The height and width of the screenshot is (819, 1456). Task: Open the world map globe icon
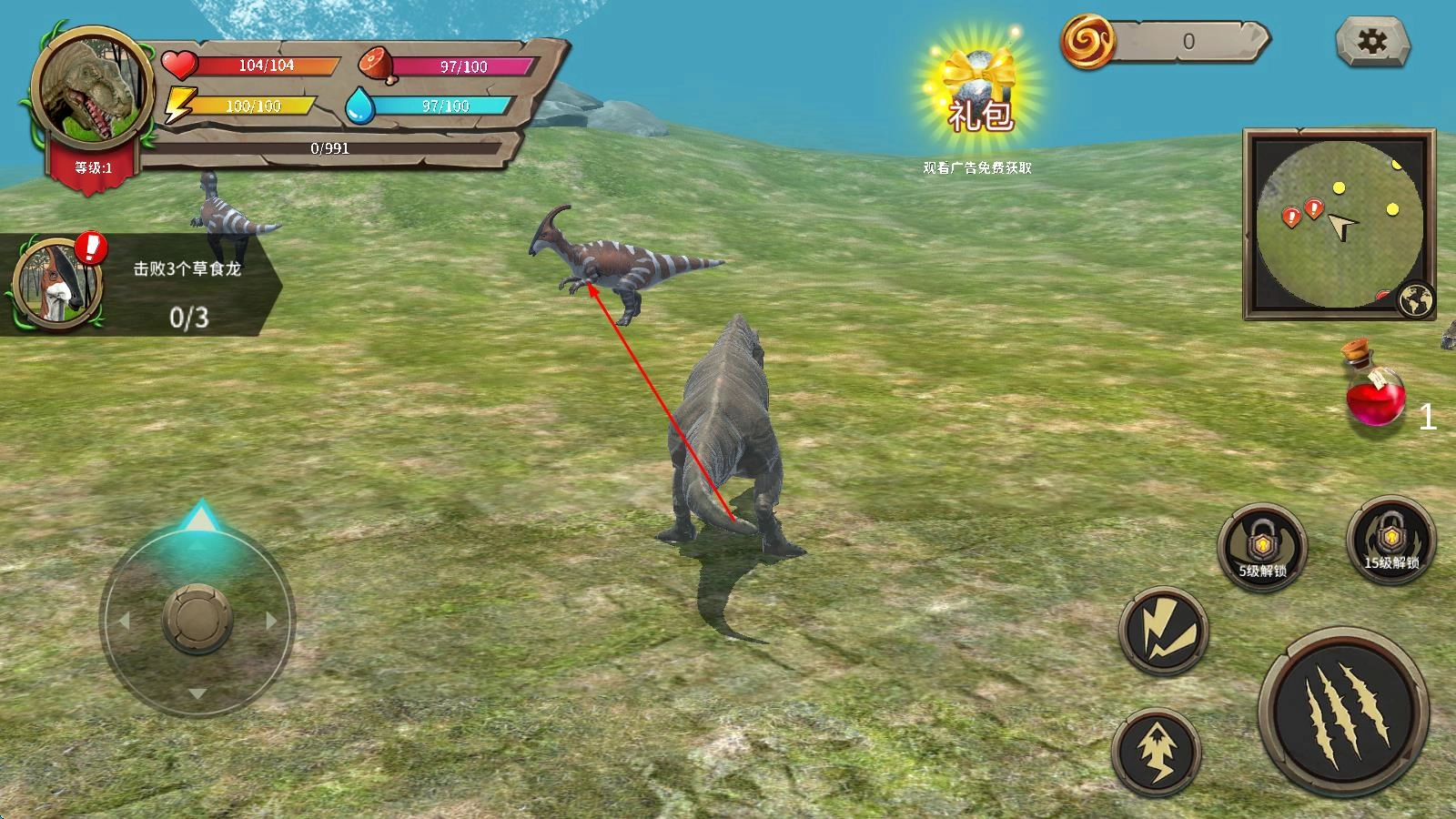pyautogui.click(x=1418, y=301)
